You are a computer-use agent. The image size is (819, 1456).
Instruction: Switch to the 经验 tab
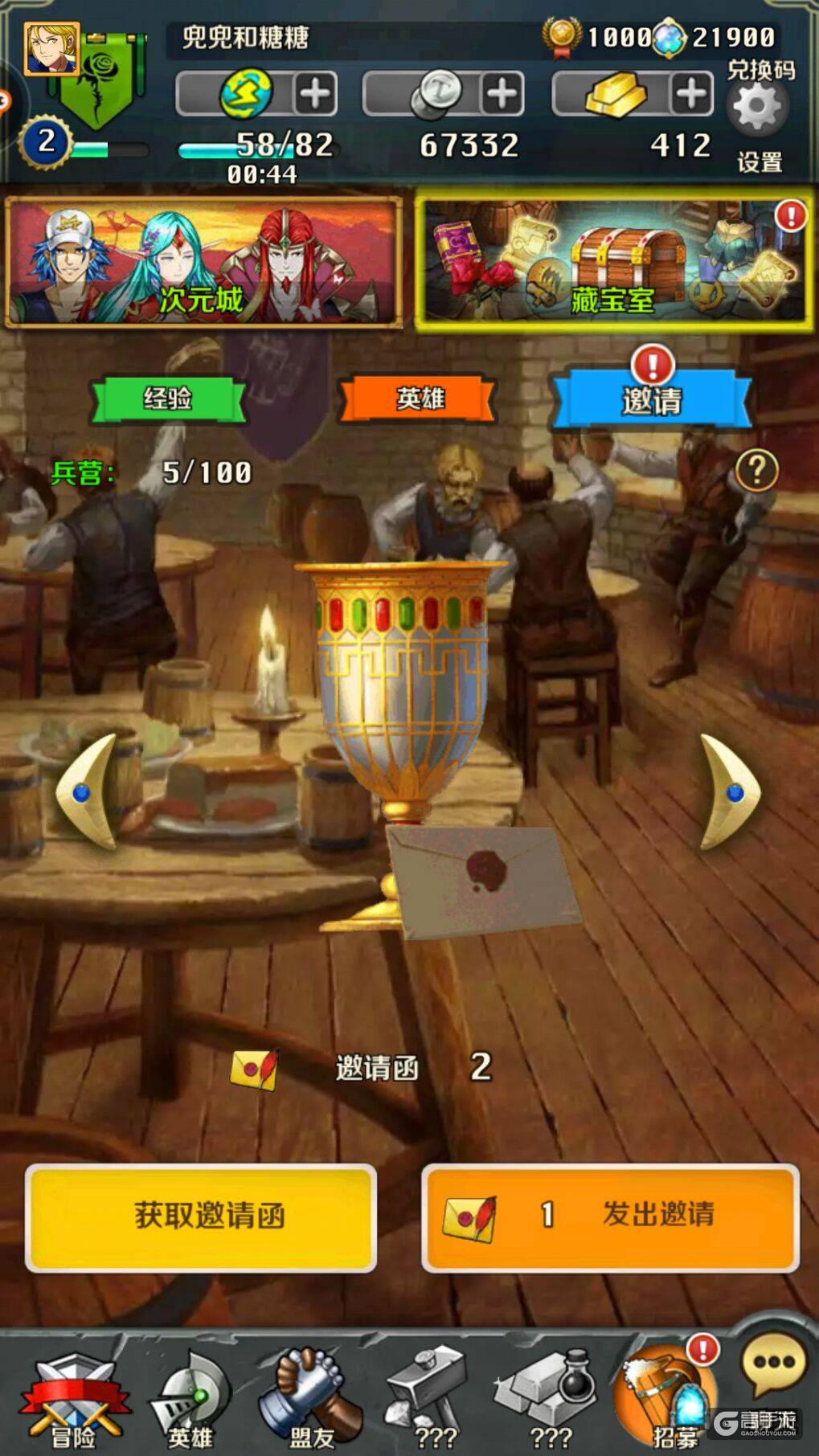pos(168,399)
